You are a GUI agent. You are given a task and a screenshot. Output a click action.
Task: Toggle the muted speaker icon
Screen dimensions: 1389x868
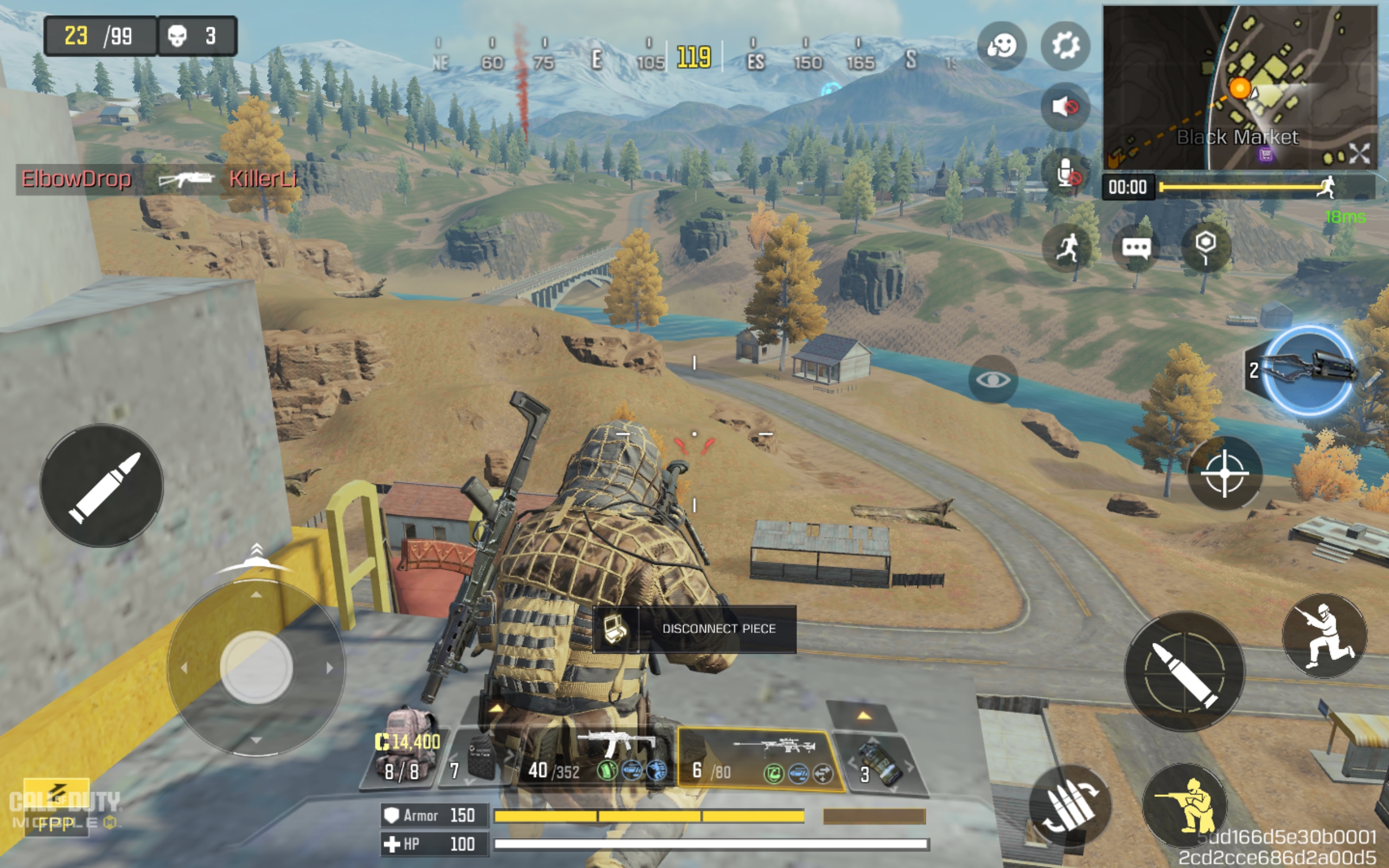pos(1065,107)
